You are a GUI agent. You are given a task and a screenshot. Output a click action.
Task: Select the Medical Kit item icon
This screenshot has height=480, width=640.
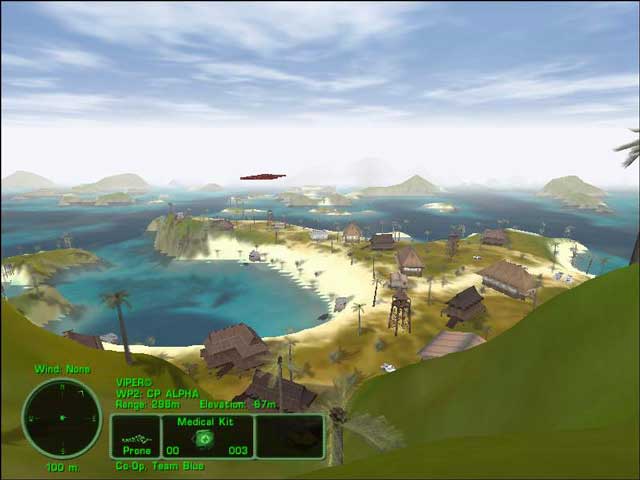pyautogui.click(x=205, y=437)
